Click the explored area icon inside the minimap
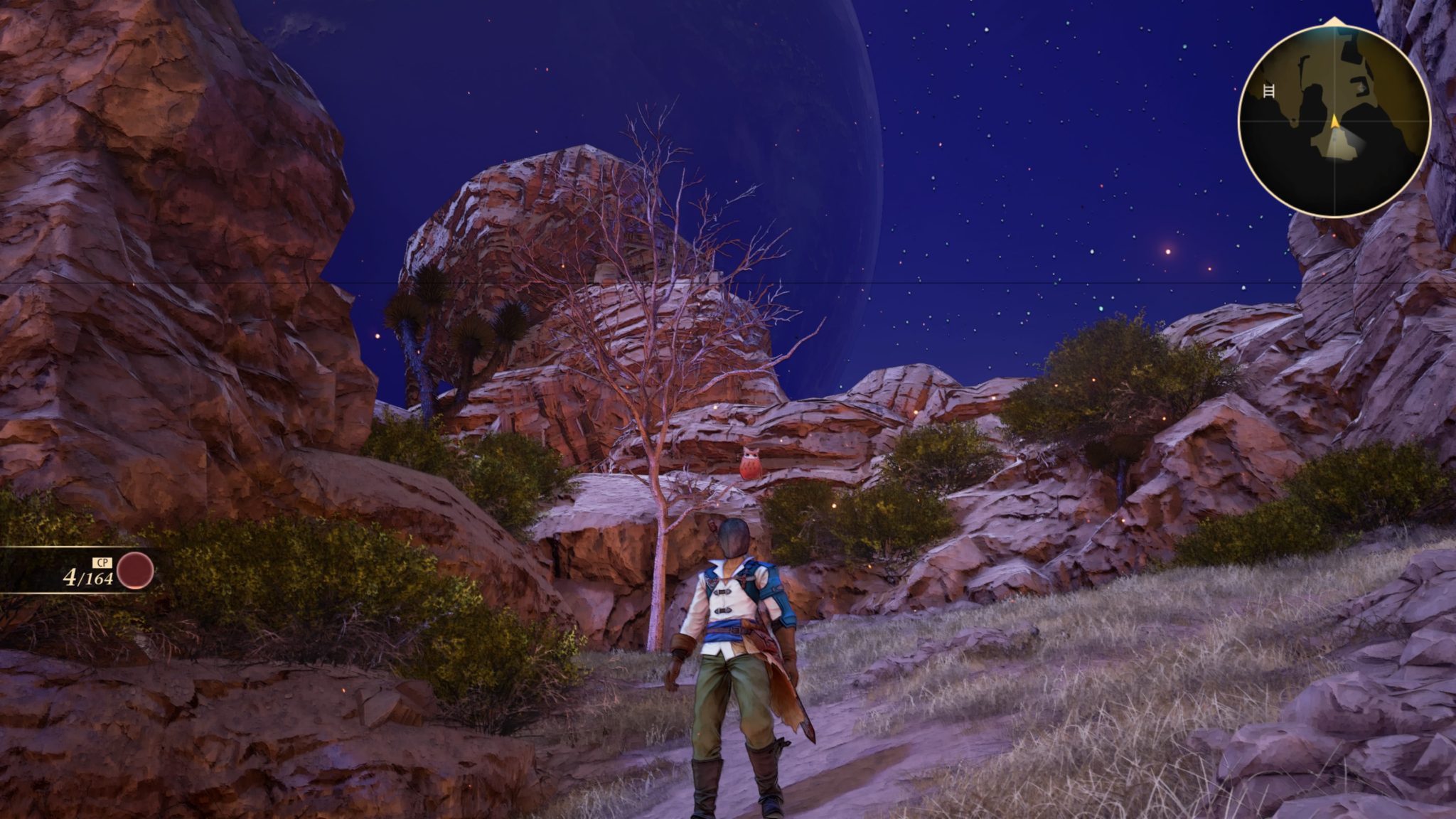This screenshot has height=819, width=1456. pyautogui.click(x=1361, y=87)
